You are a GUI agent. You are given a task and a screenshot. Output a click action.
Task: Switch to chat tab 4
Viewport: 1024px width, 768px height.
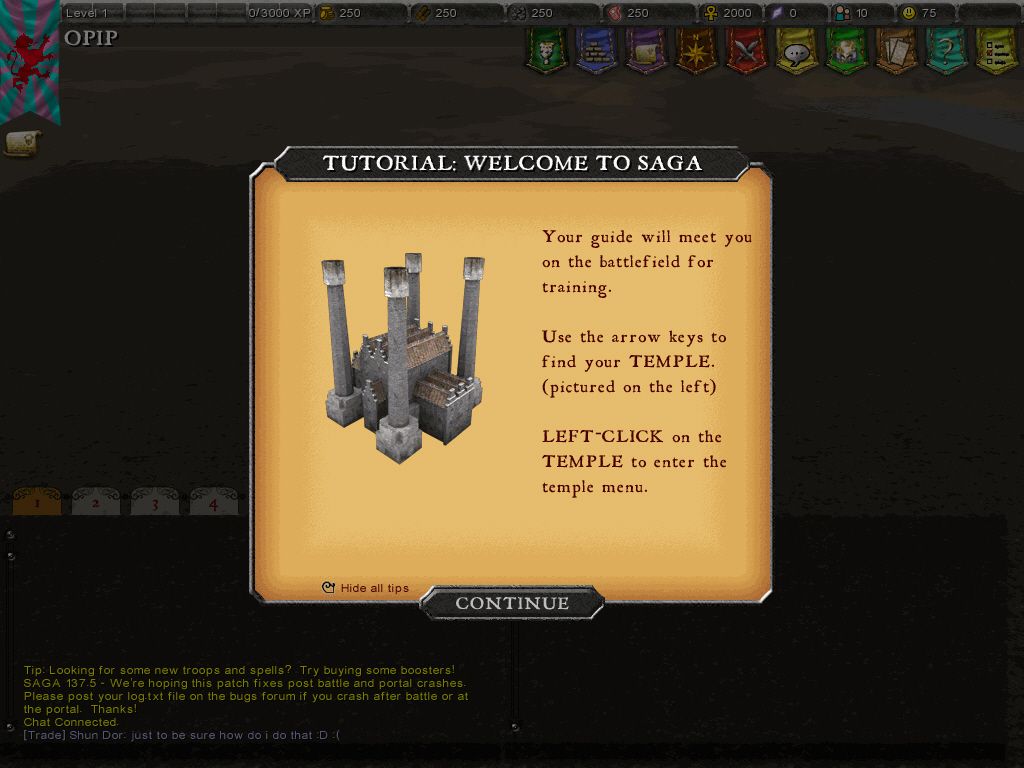coord(213,503)
